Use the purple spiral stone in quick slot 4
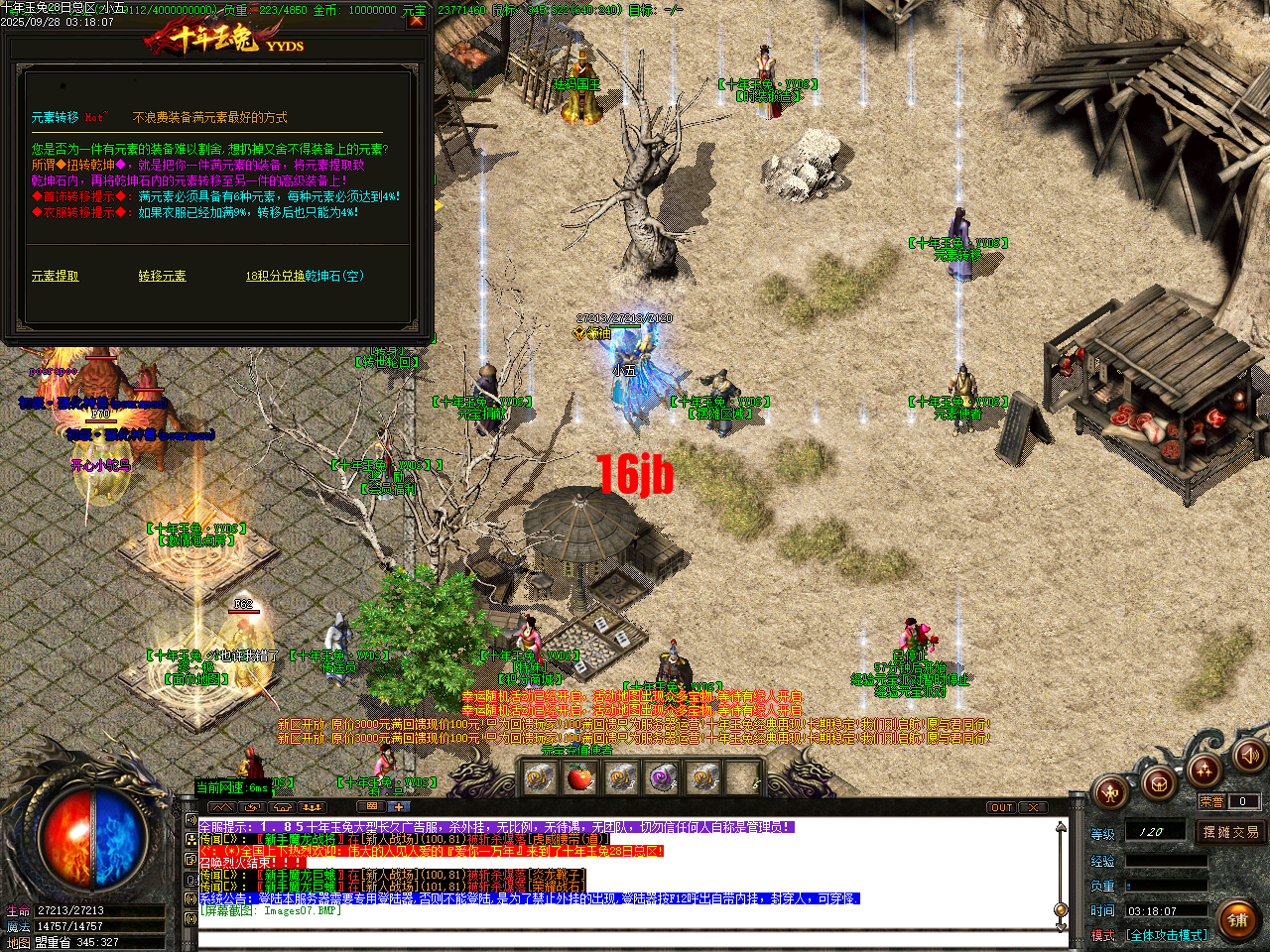Viewport: 1270px width, 952px height. 661,776
